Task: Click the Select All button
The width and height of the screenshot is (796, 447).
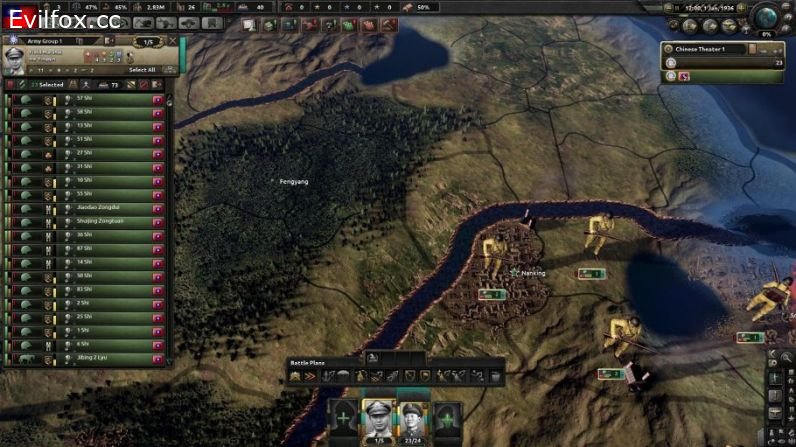Action: pos(142,70)
